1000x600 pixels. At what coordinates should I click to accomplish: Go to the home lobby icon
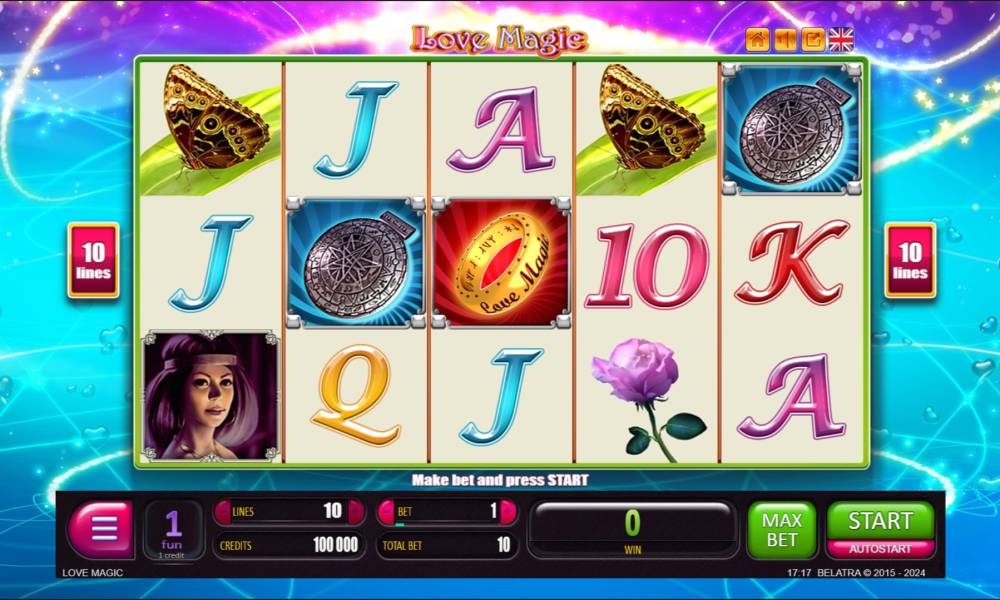click(x=757, y=40)
